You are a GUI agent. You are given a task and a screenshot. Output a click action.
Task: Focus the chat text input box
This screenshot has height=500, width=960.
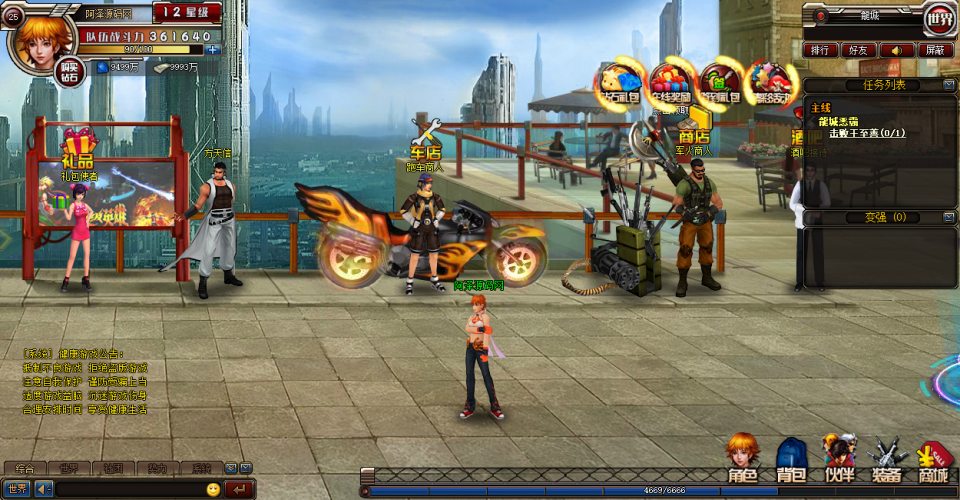point(128,489)
